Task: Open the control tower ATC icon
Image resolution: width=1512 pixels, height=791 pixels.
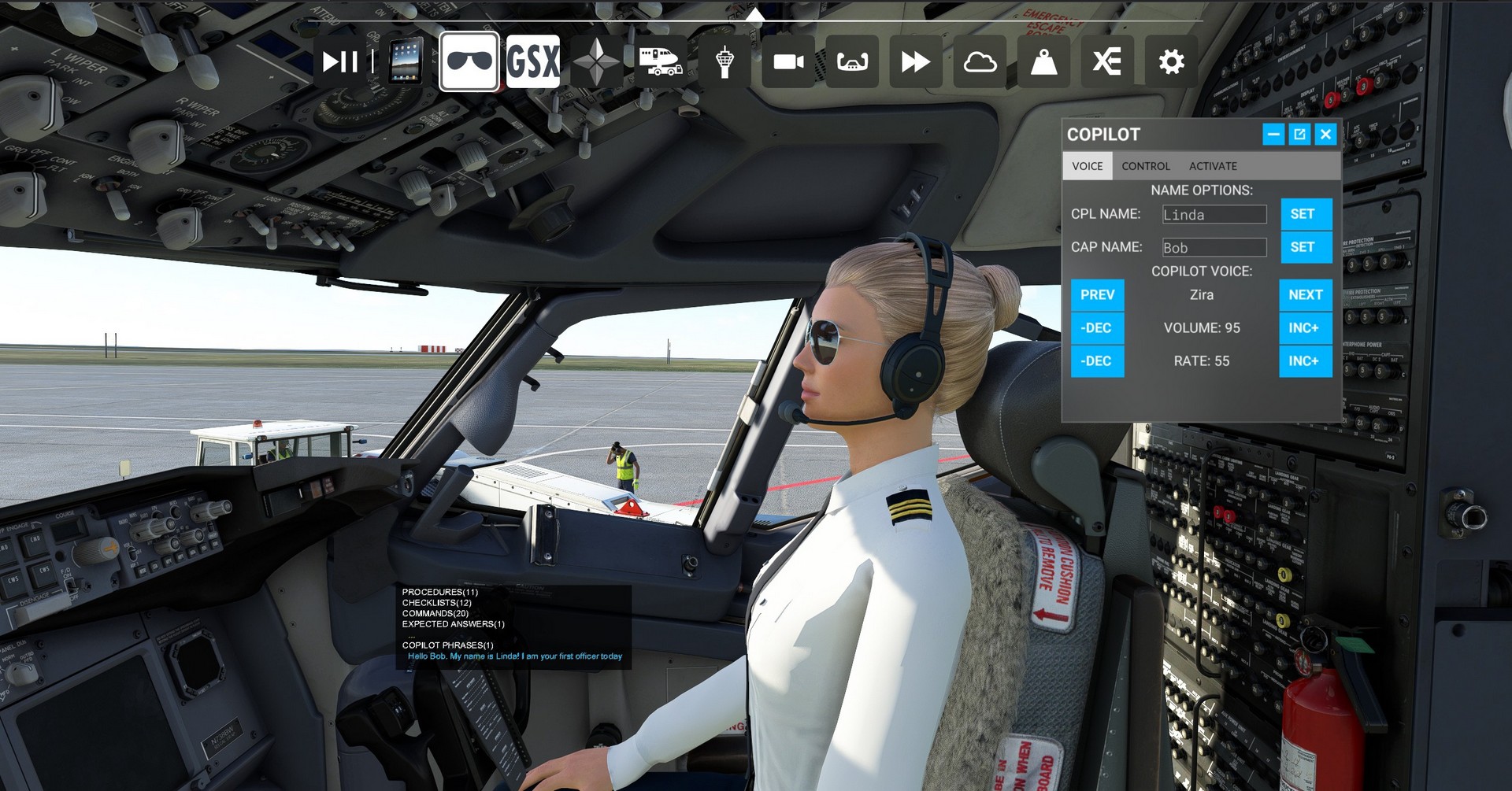Action: (724, 61)
